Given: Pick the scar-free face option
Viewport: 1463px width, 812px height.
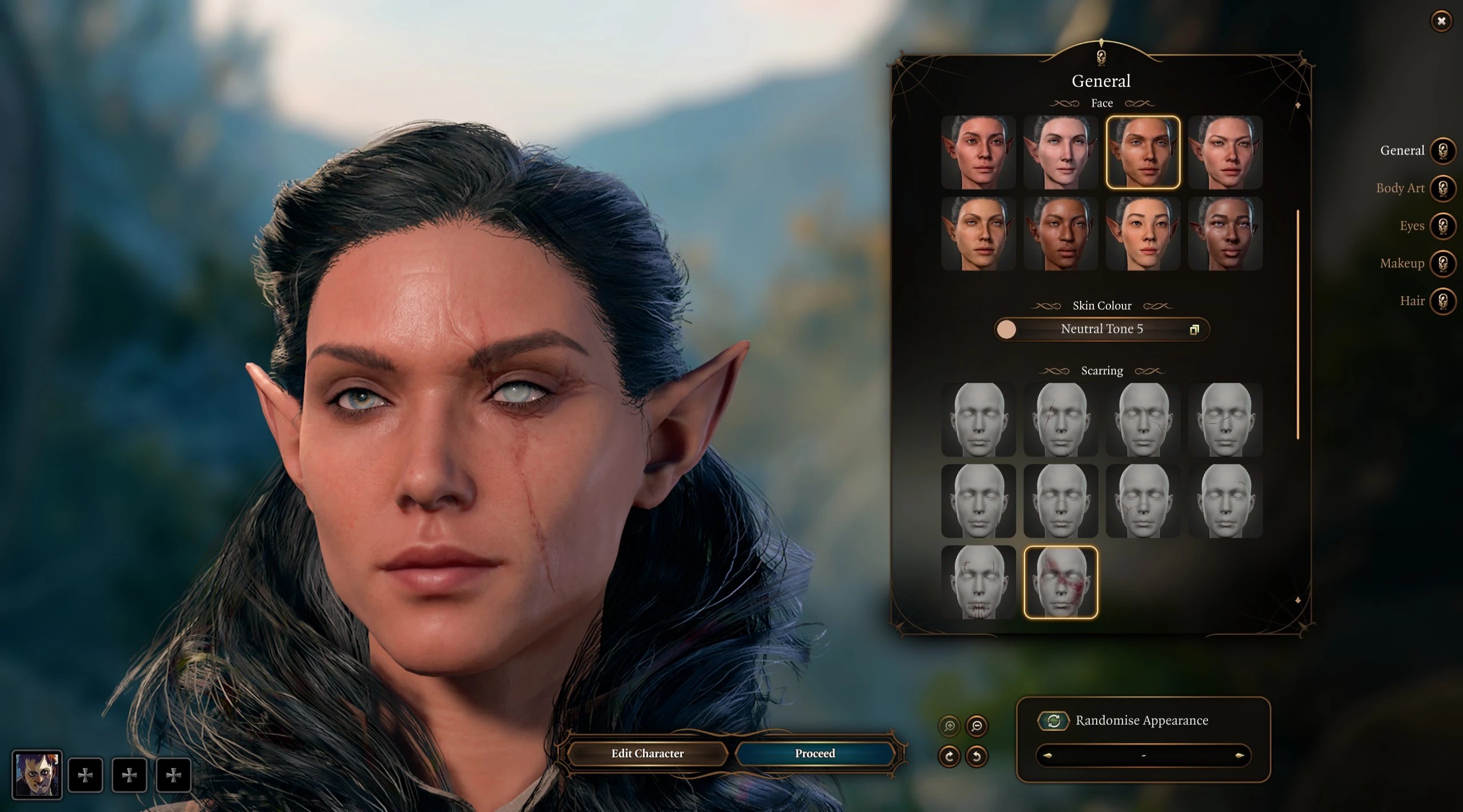Looking at the screenshot, I should (978, 419).
